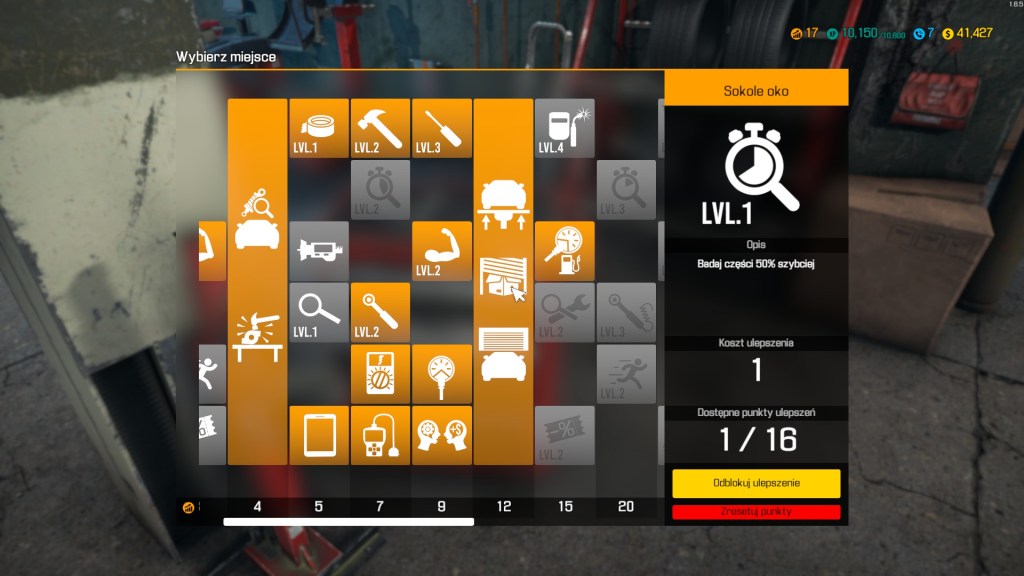This screenshot has width=1024, height=576.
Task: Click the red Zresetuj punkty button
Action: click(x=756, y=511)
